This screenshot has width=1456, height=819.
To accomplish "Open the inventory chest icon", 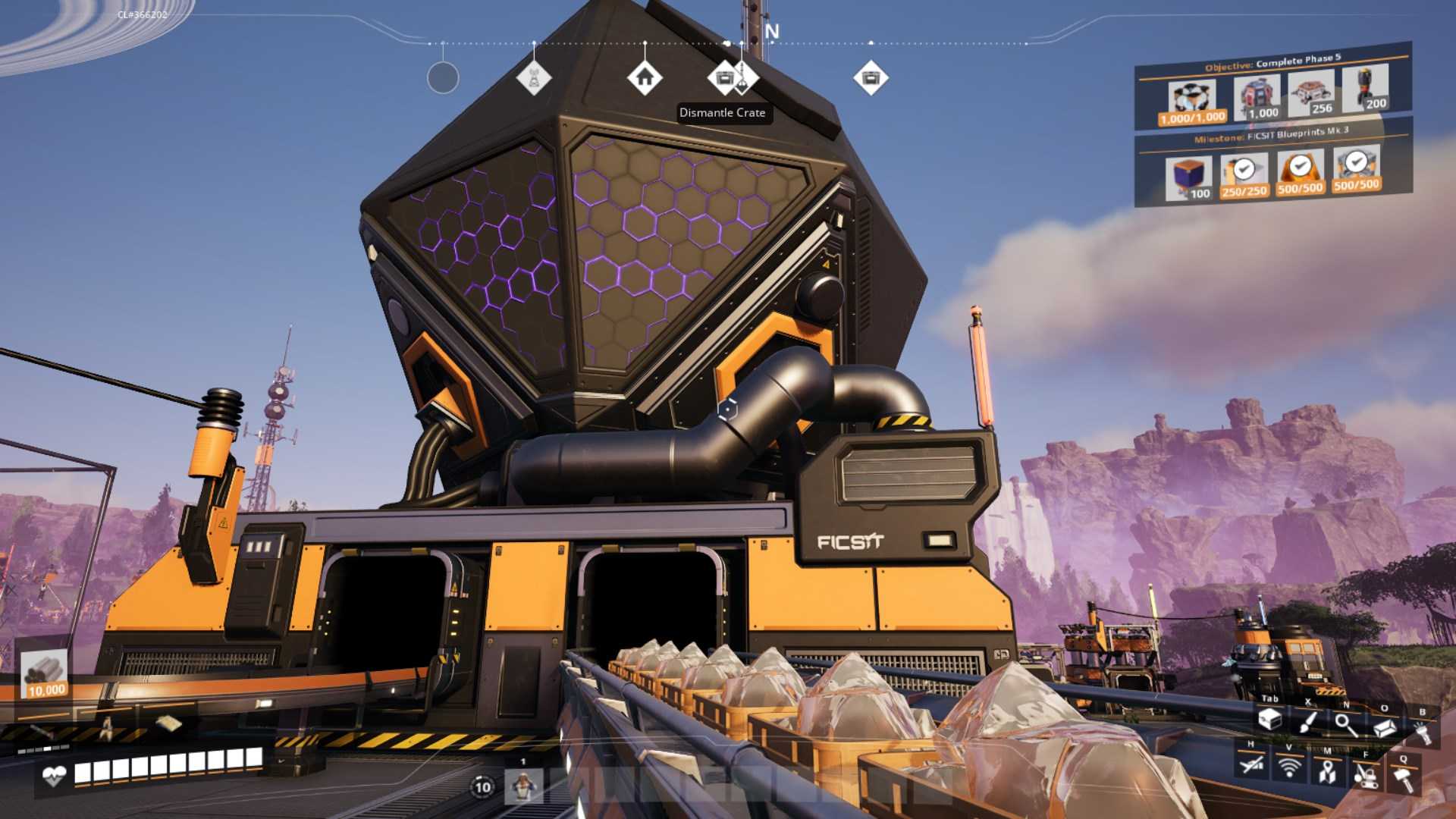I will pyautogui.click(x=1269, y=719).
